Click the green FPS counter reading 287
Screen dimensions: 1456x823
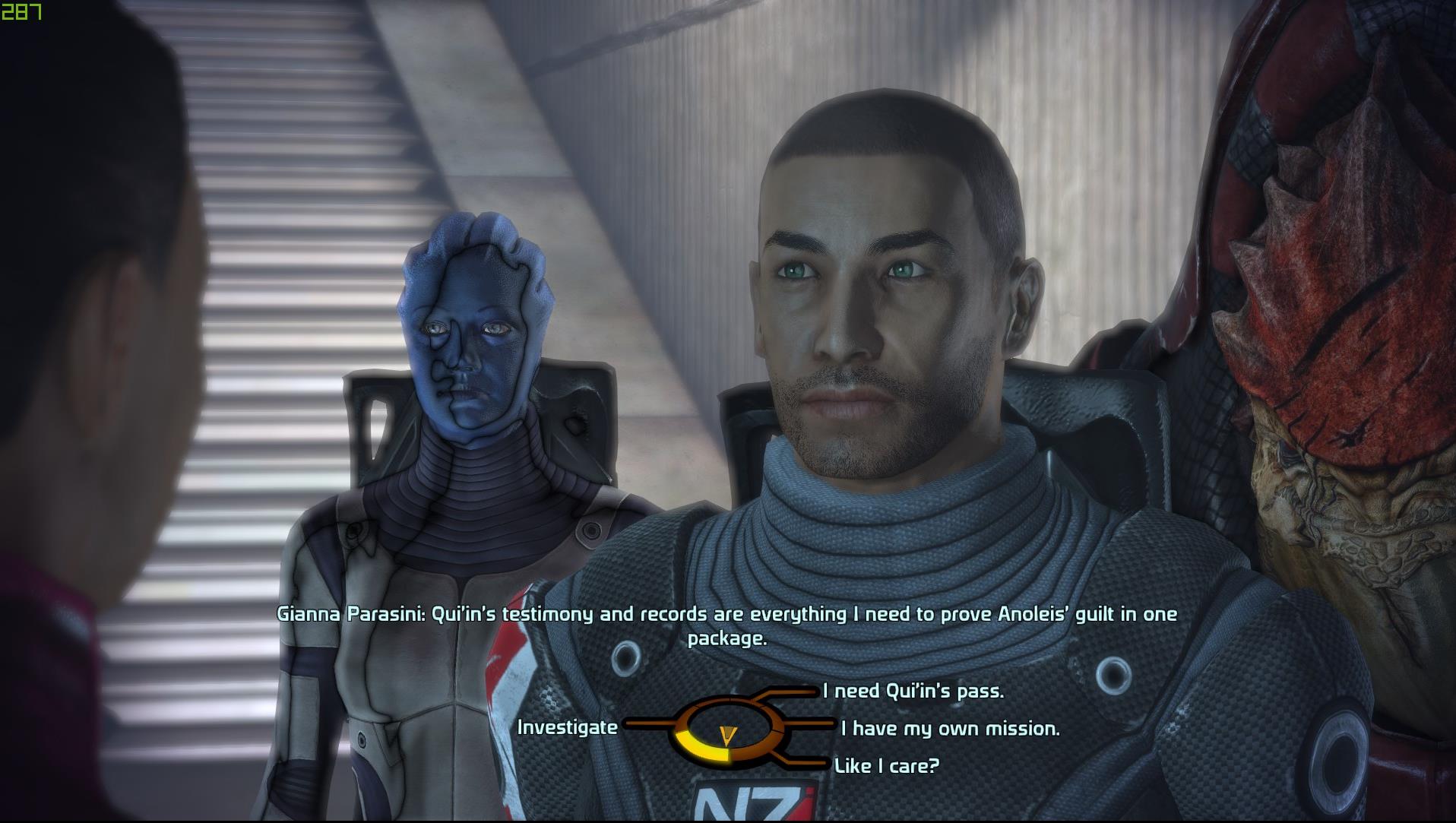tap(23, 11)
